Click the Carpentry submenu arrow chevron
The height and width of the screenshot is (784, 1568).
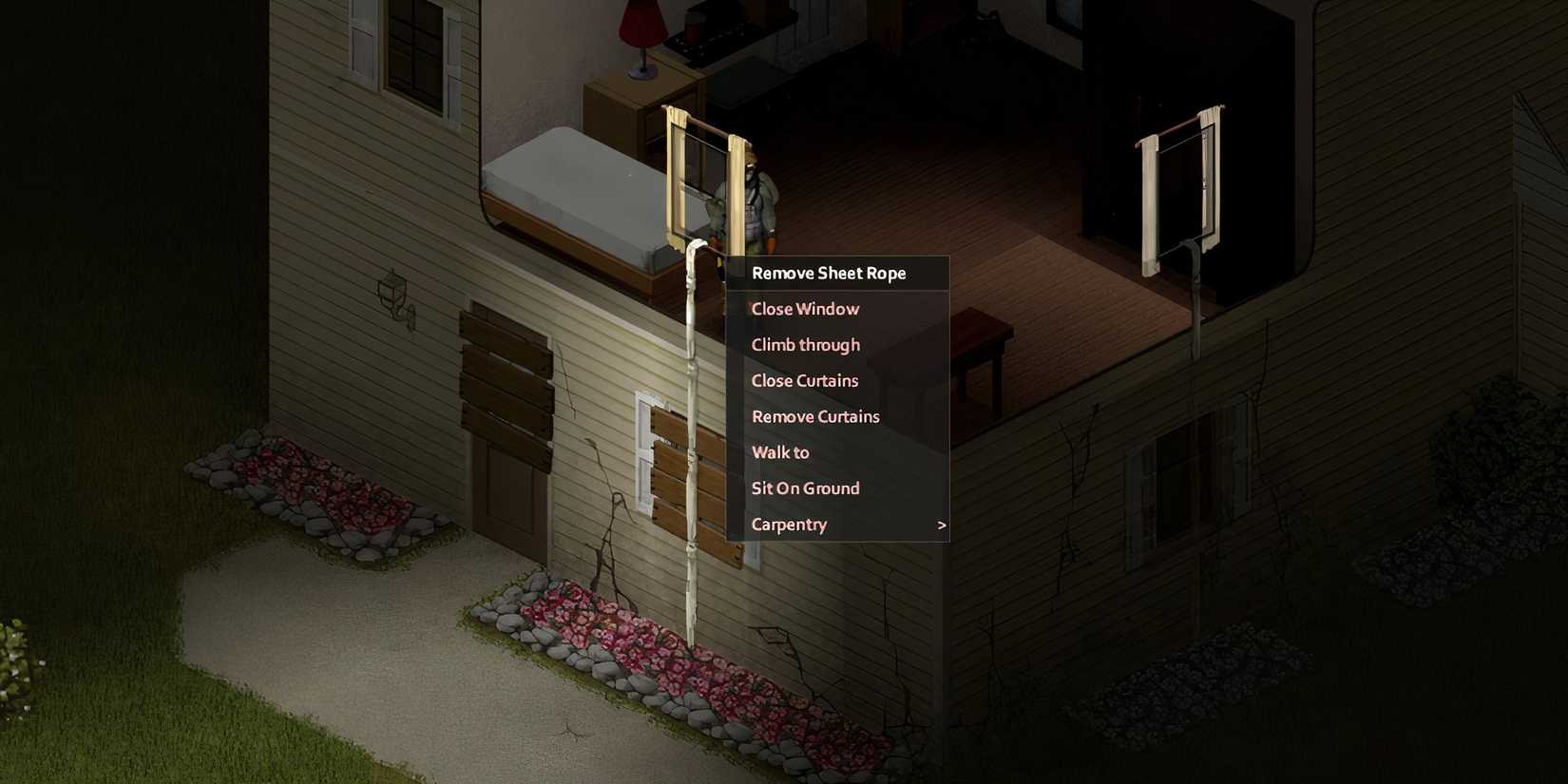[941, 525]
